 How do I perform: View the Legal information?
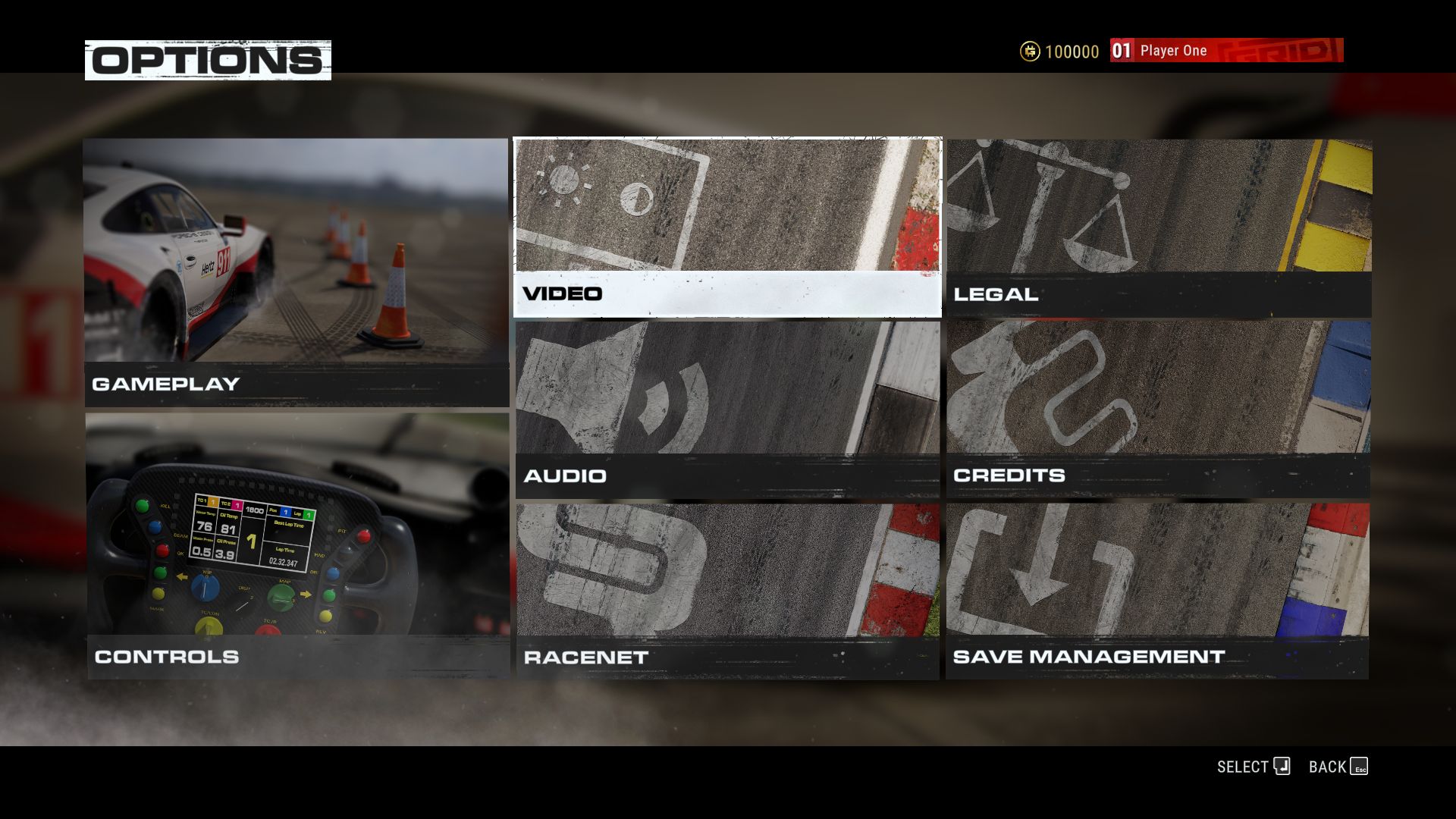1158,227
